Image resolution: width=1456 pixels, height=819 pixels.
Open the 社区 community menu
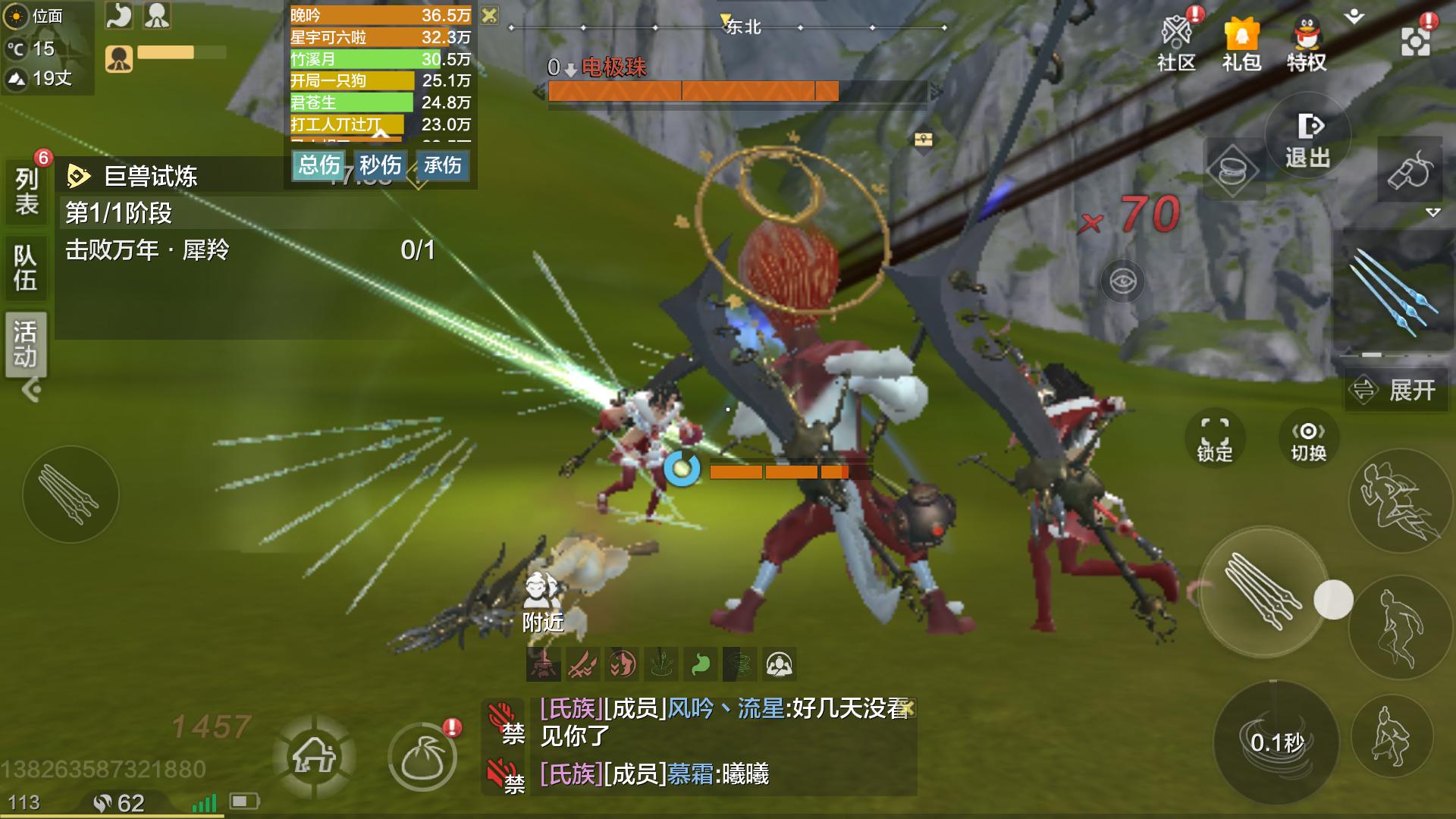click(x=1177, y=44)
